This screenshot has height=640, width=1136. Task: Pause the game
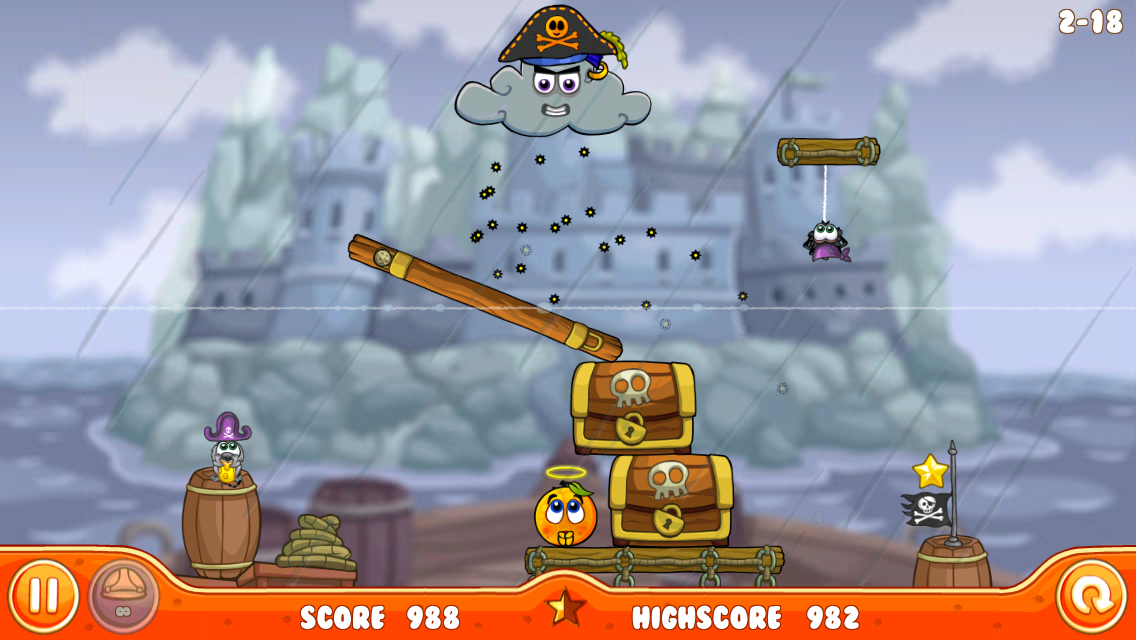(x=43, y=597)
